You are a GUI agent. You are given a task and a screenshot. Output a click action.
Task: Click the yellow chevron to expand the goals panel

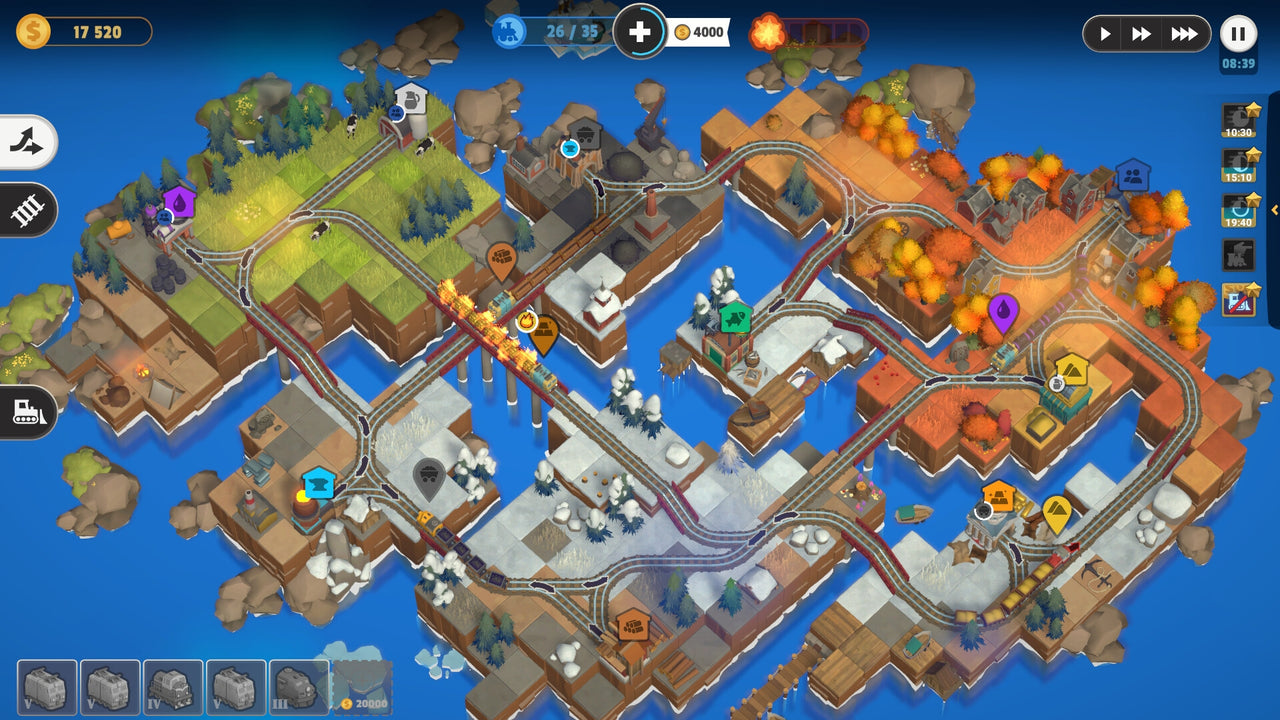point(1274,211)
